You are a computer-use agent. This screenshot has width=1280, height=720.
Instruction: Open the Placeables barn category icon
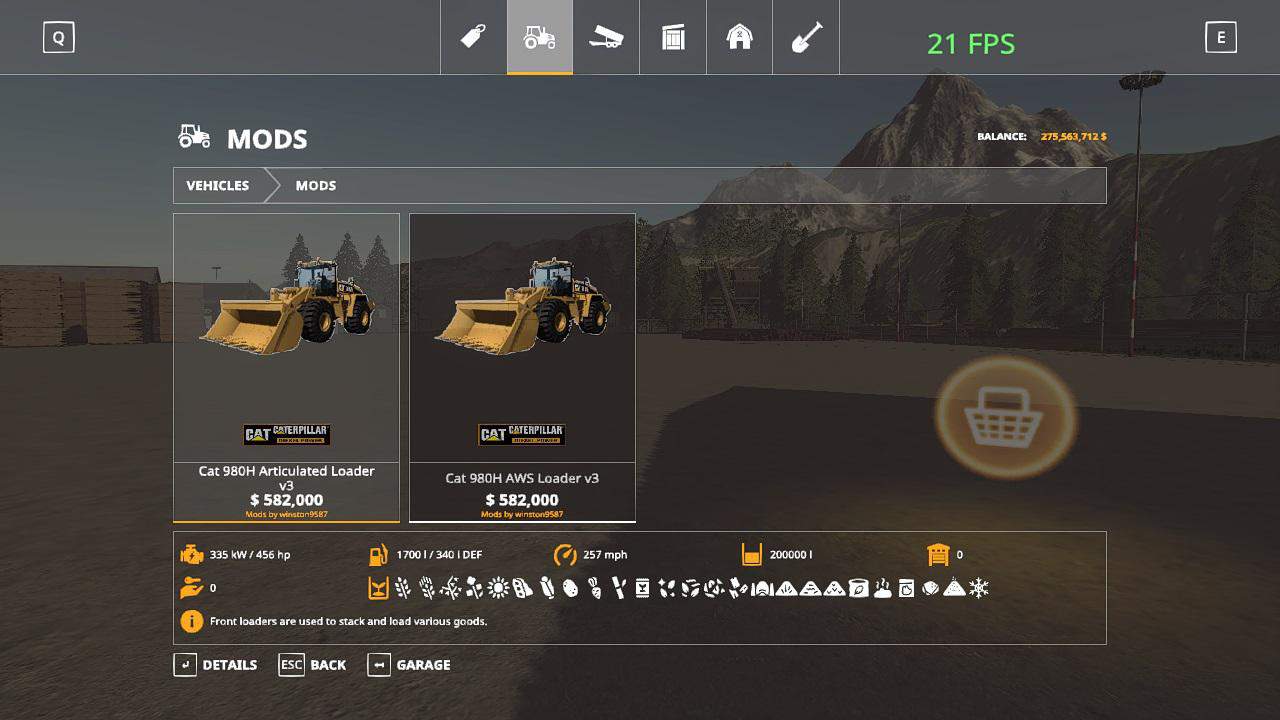pyautogui.click(x=739, y=37)
